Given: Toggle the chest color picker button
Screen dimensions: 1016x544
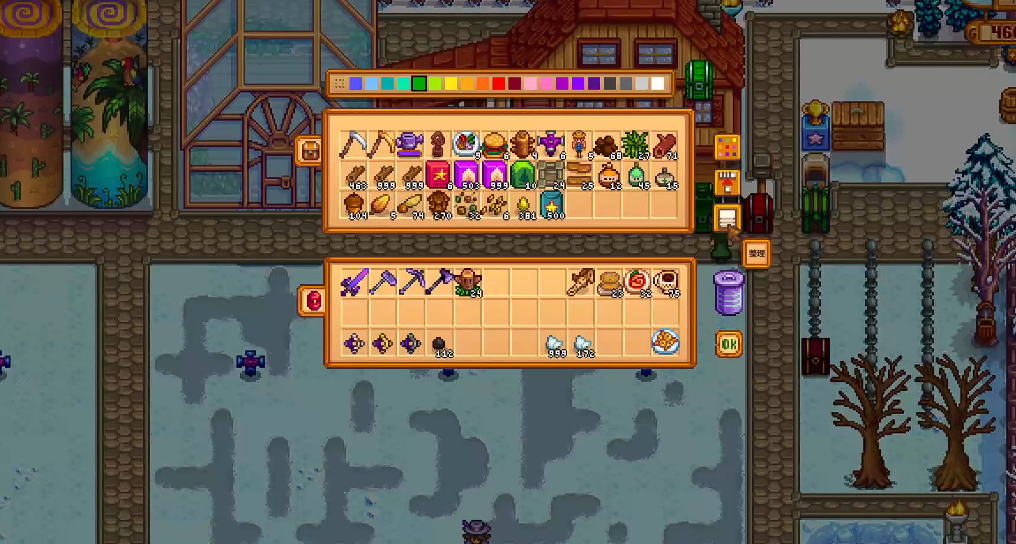Looking at the screenshot, I should click(728, 147).
